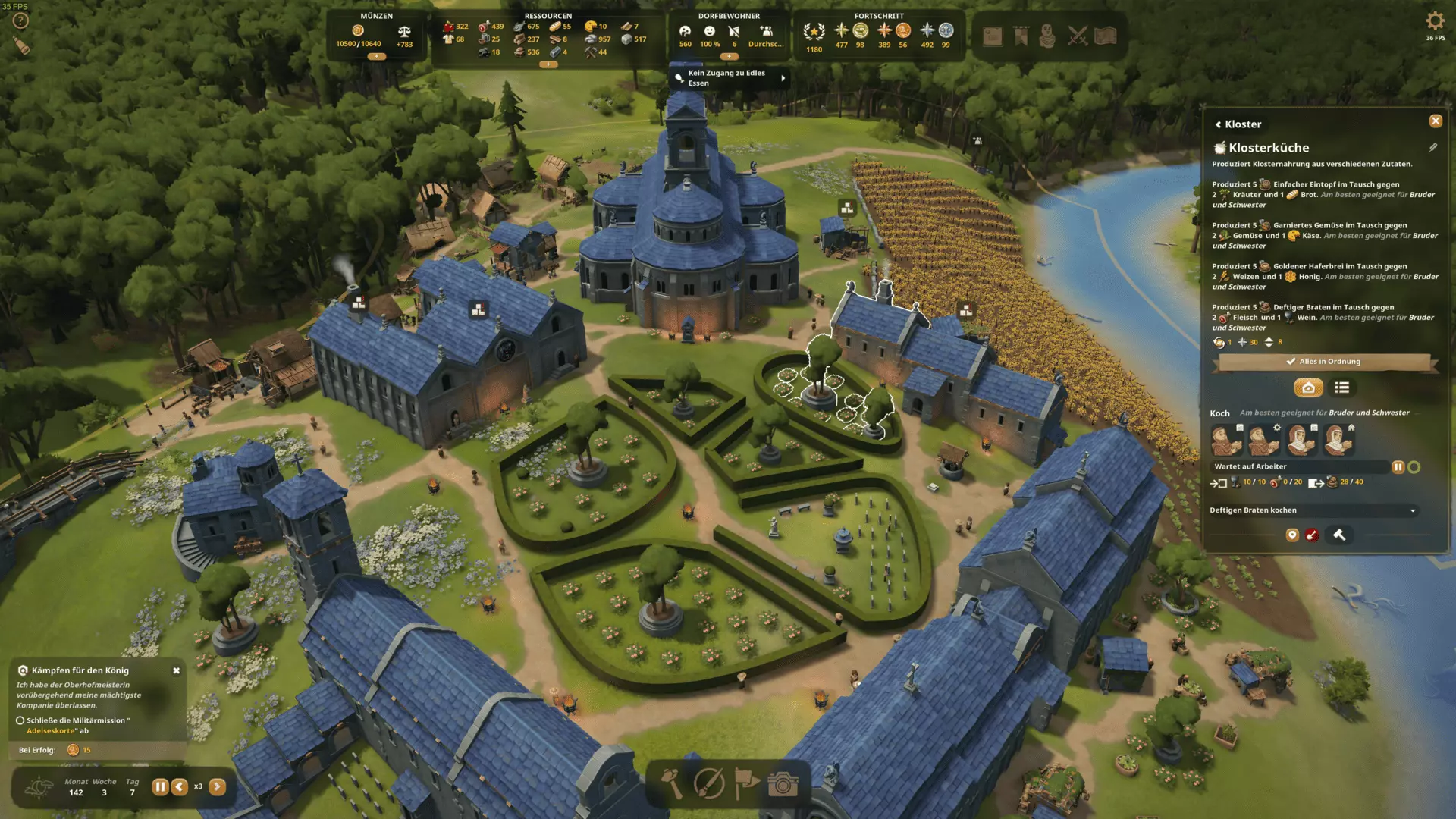Open the crossed swords military menu

pyautogui.click(x=1077, y=36)
